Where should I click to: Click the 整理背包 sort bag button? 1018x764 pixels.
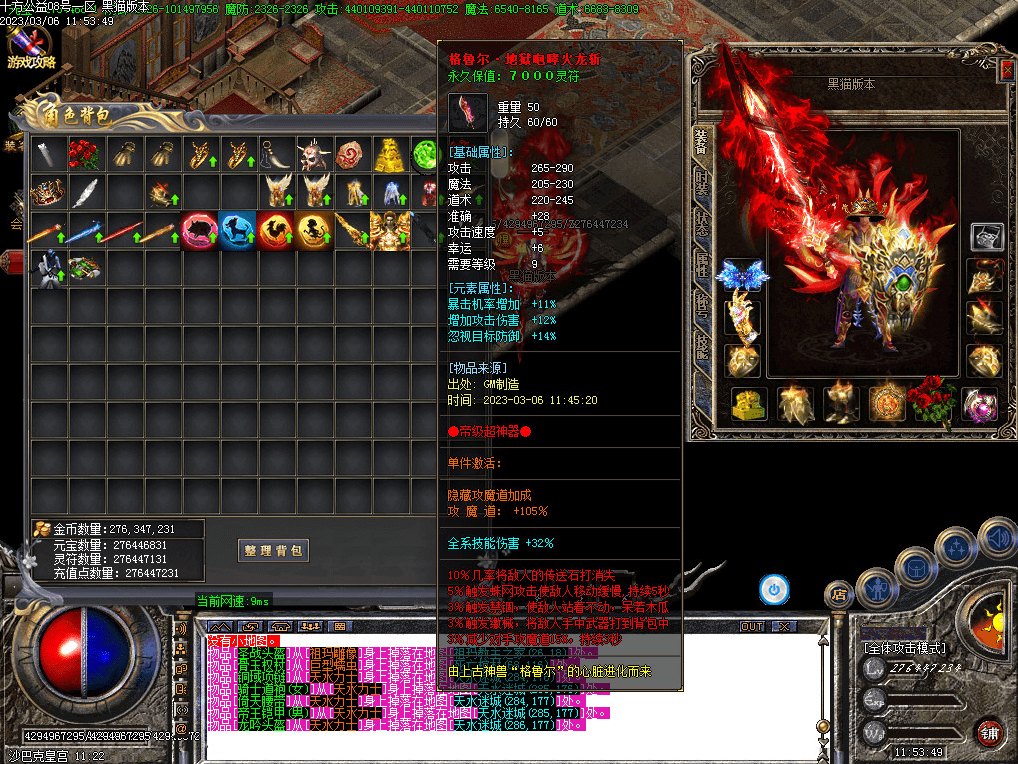(x=273, y=550)
